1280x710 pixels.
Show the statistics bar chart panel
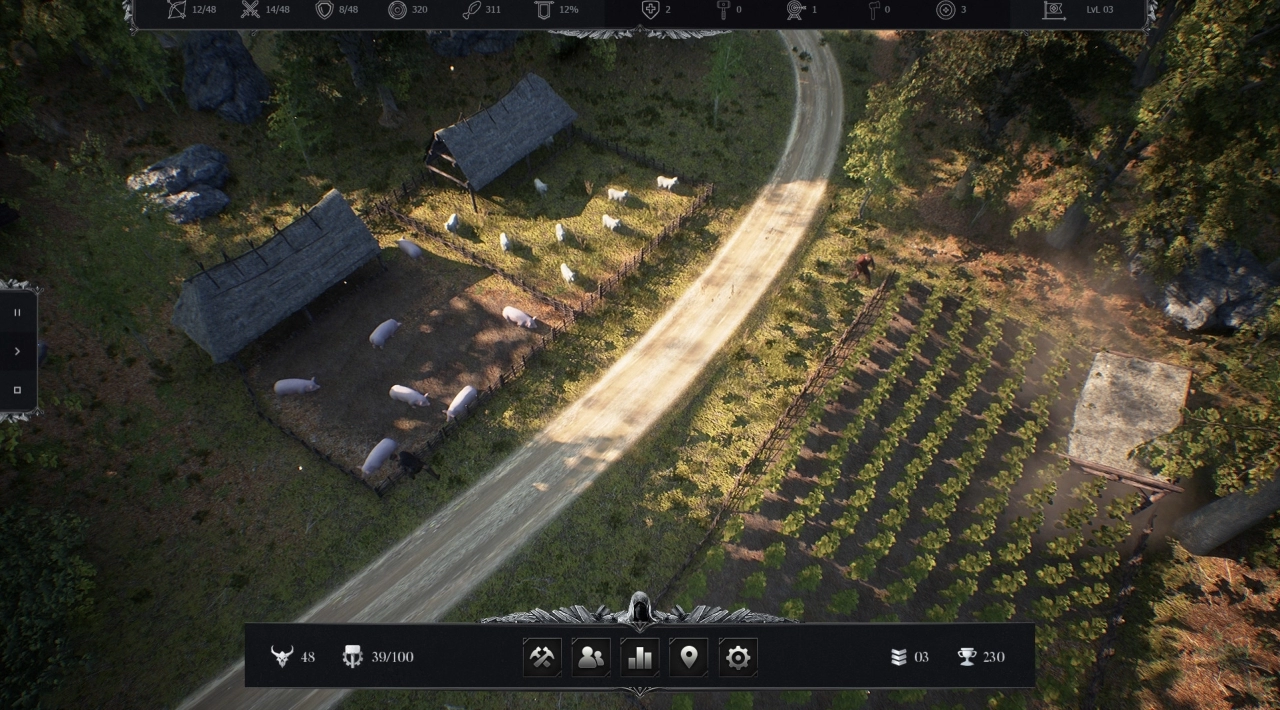pyautogui.click(x=640, y=657)
